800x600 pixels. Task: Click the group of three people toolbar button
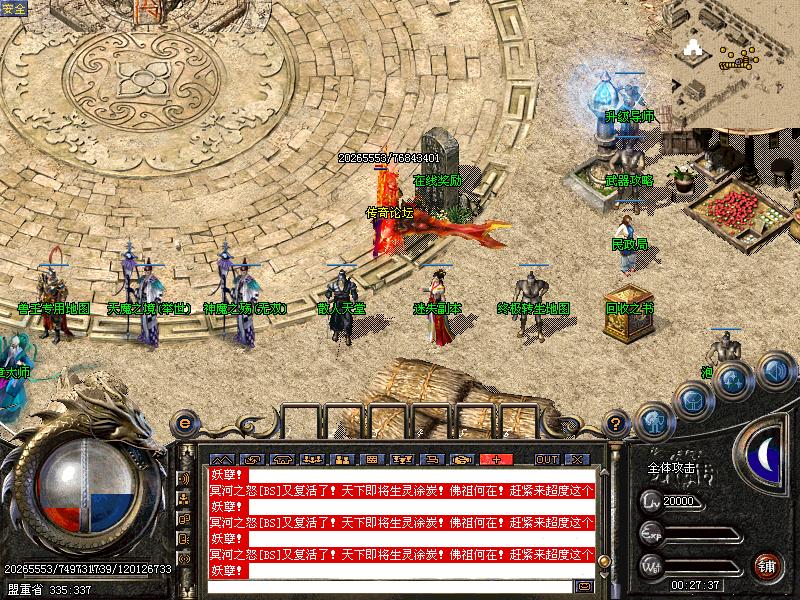pos(310,459)
